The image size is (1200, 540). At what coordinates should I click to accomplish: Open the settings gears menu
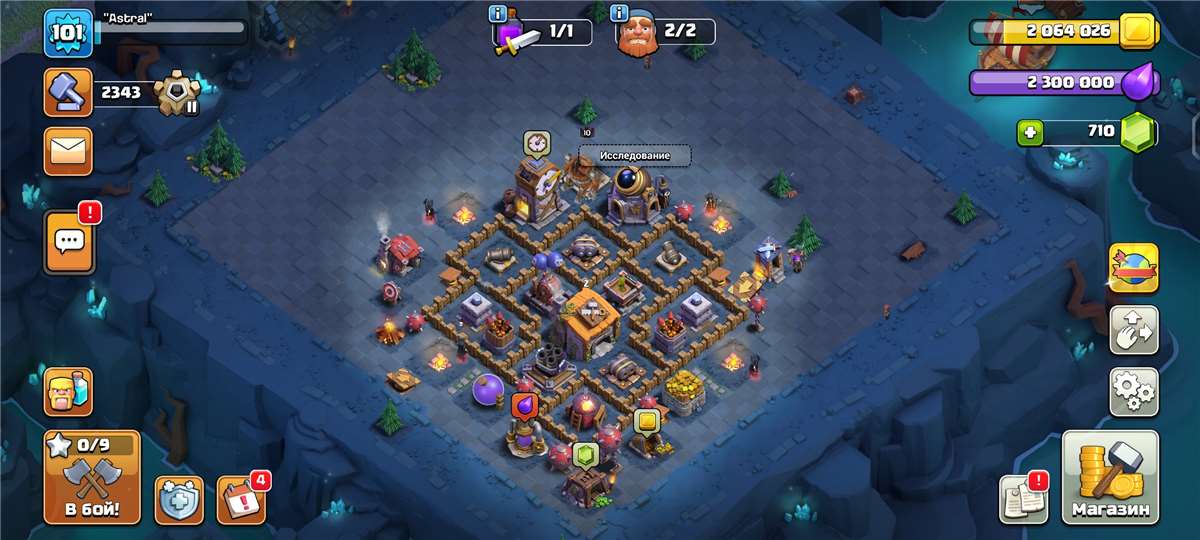pos(1134,391)
